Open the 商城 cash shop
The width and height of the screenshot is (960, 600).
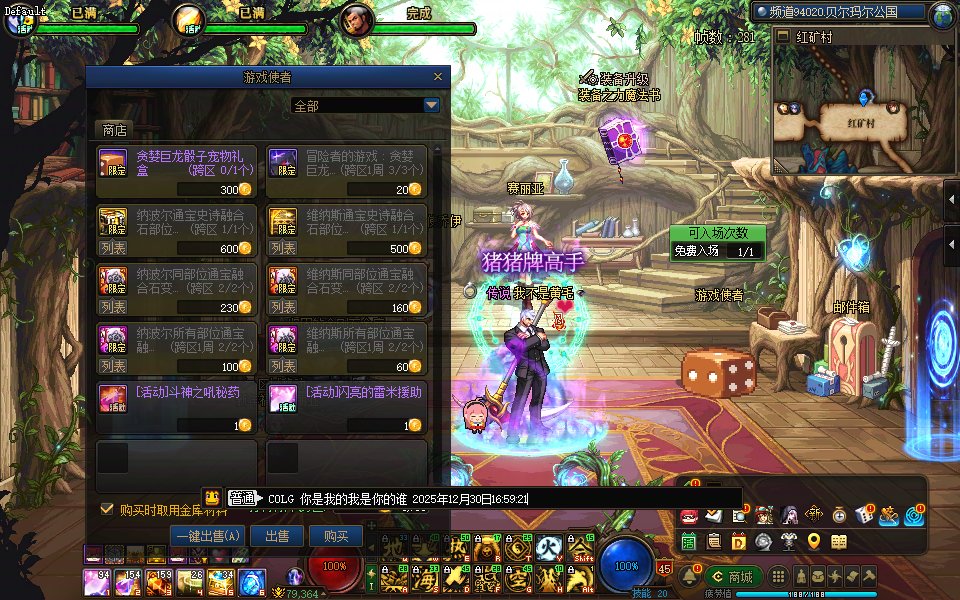(x=732, y=577)
